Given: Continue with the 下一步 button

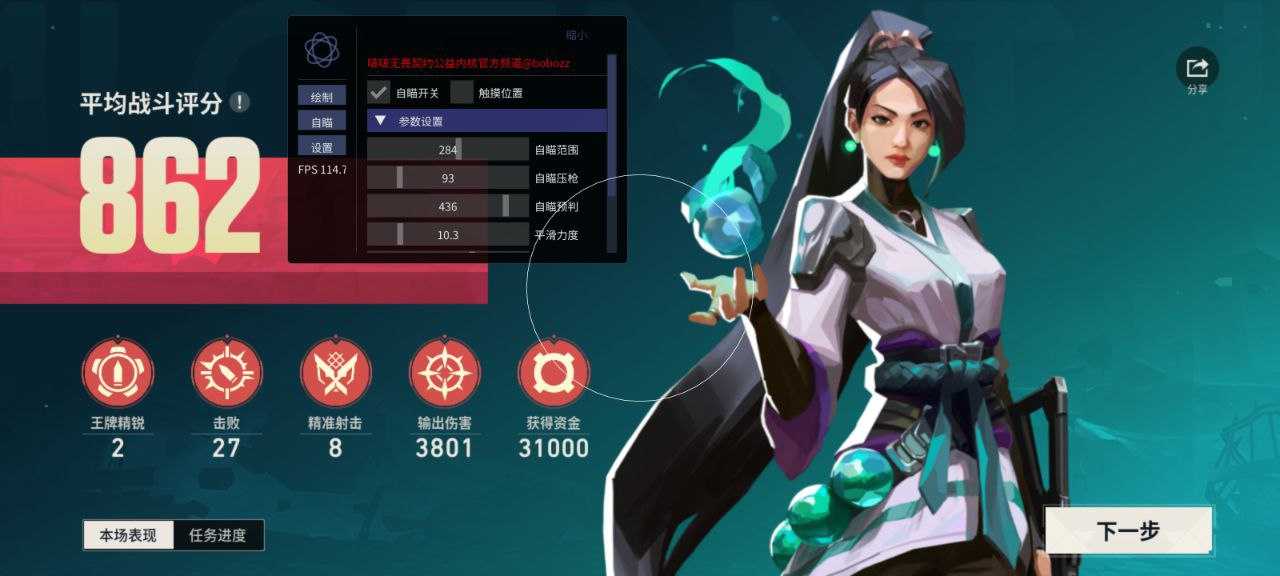Looking at the screenshot, I should tap(1128, 530).
